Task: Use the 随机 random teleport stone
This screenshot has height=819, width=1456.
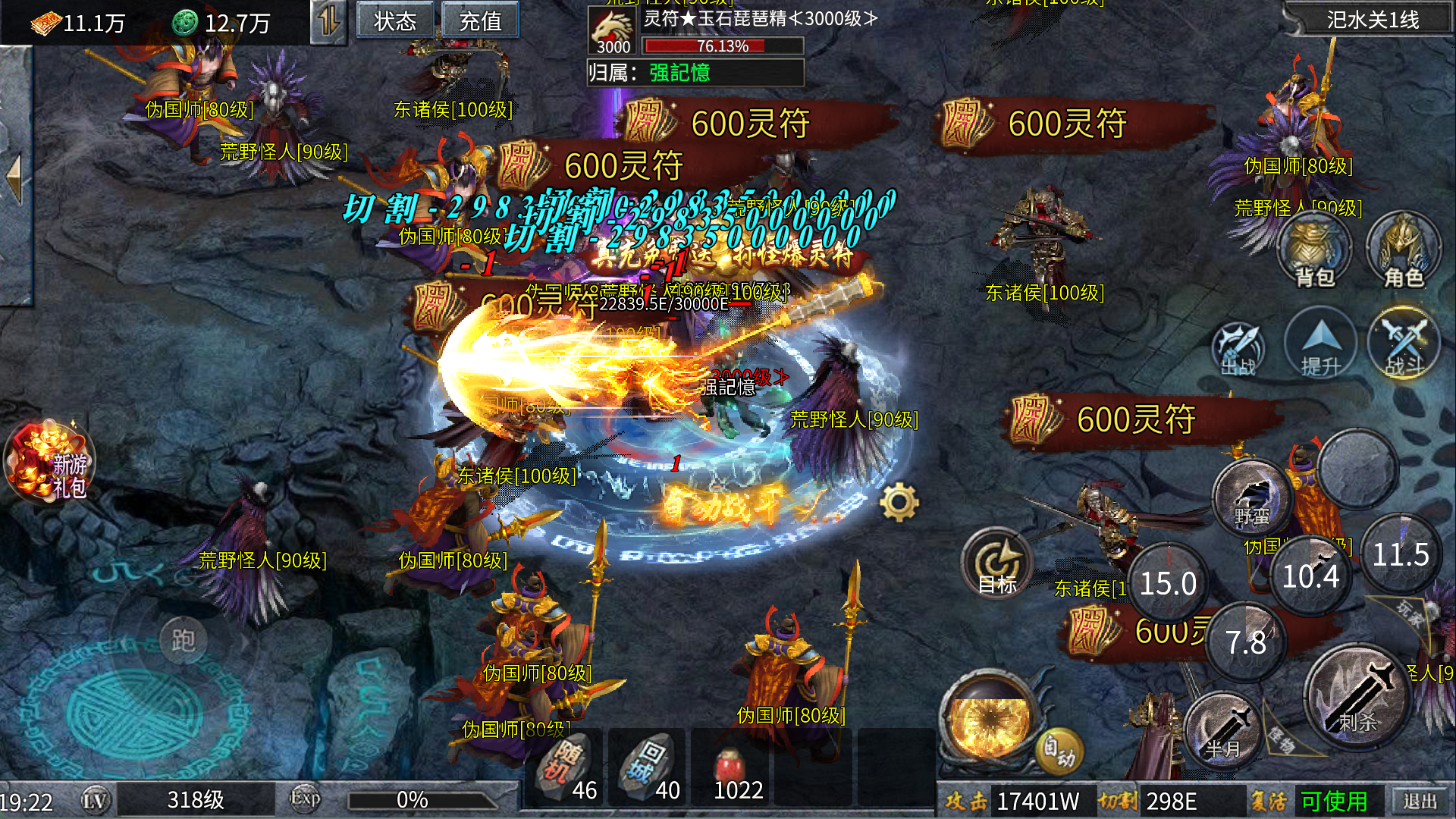Action: 566,766
